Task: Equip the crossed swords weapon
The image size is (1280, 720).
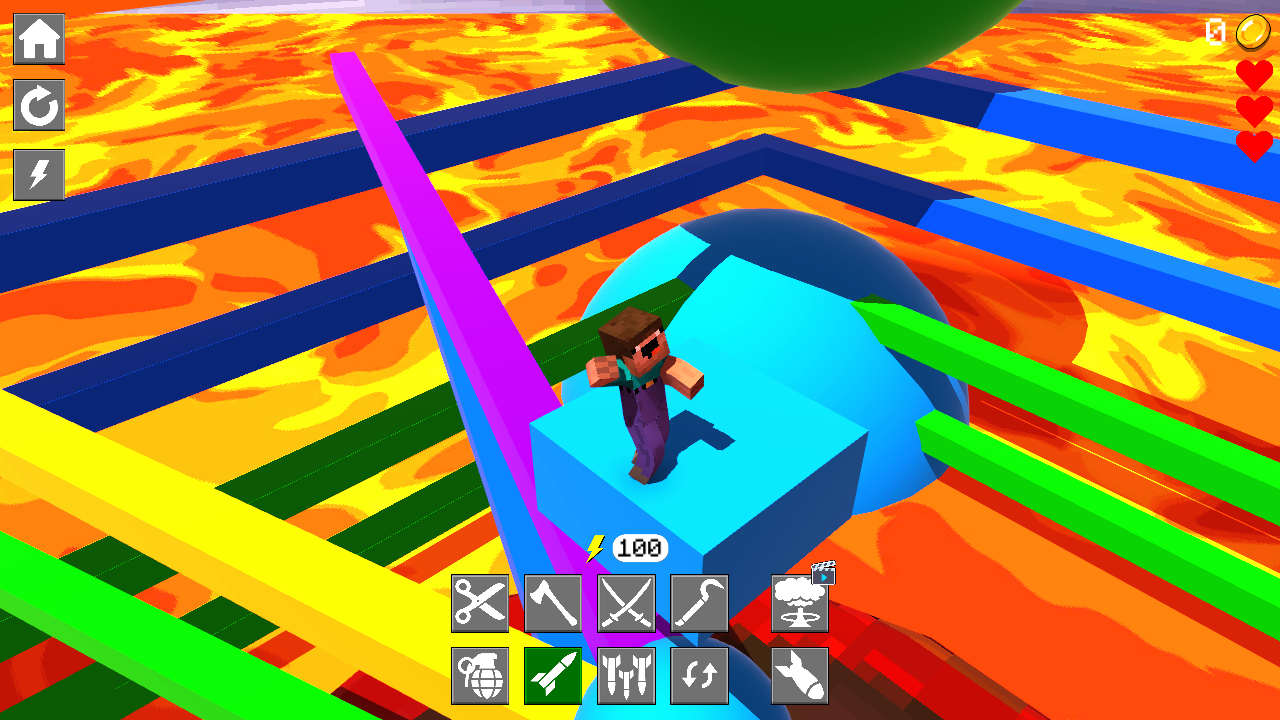Action: pos(626,602)
